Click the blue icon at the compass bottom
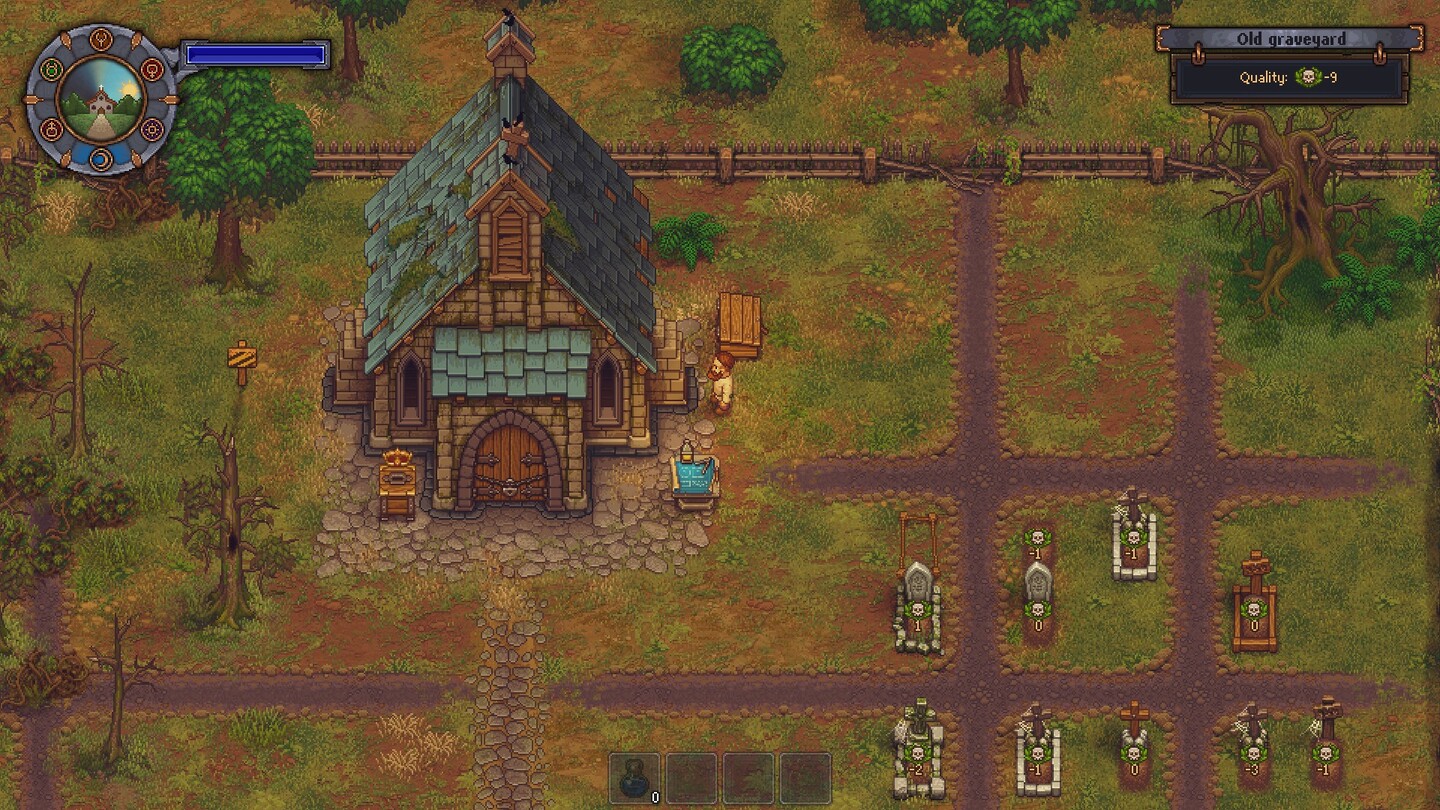Image resolution: width=1440 pixels, height=810 pixels. click(101, 158)
